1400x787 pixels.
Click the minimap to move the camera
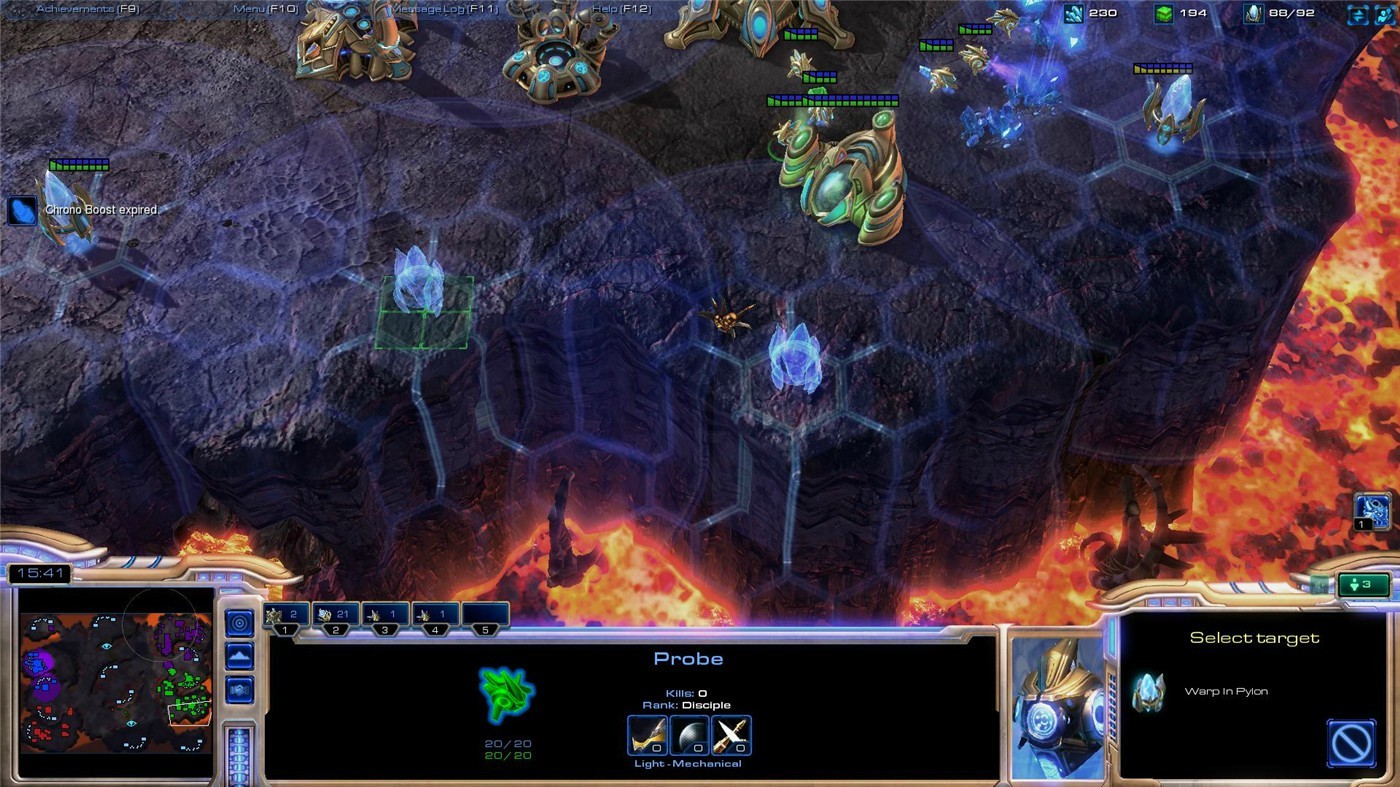coord(115,690)
